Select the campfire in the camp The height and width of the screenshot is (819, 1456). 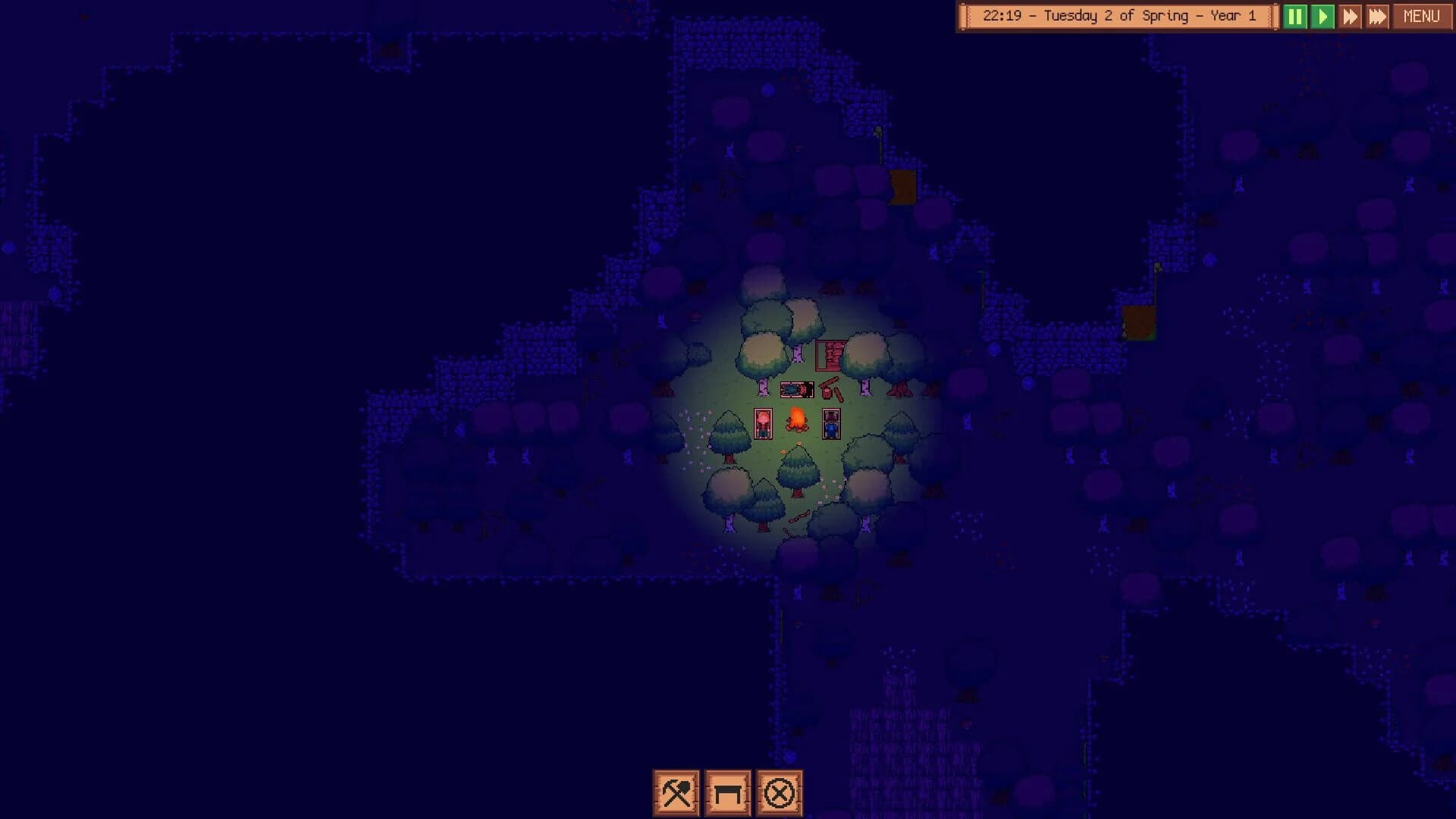click(796, 421)
